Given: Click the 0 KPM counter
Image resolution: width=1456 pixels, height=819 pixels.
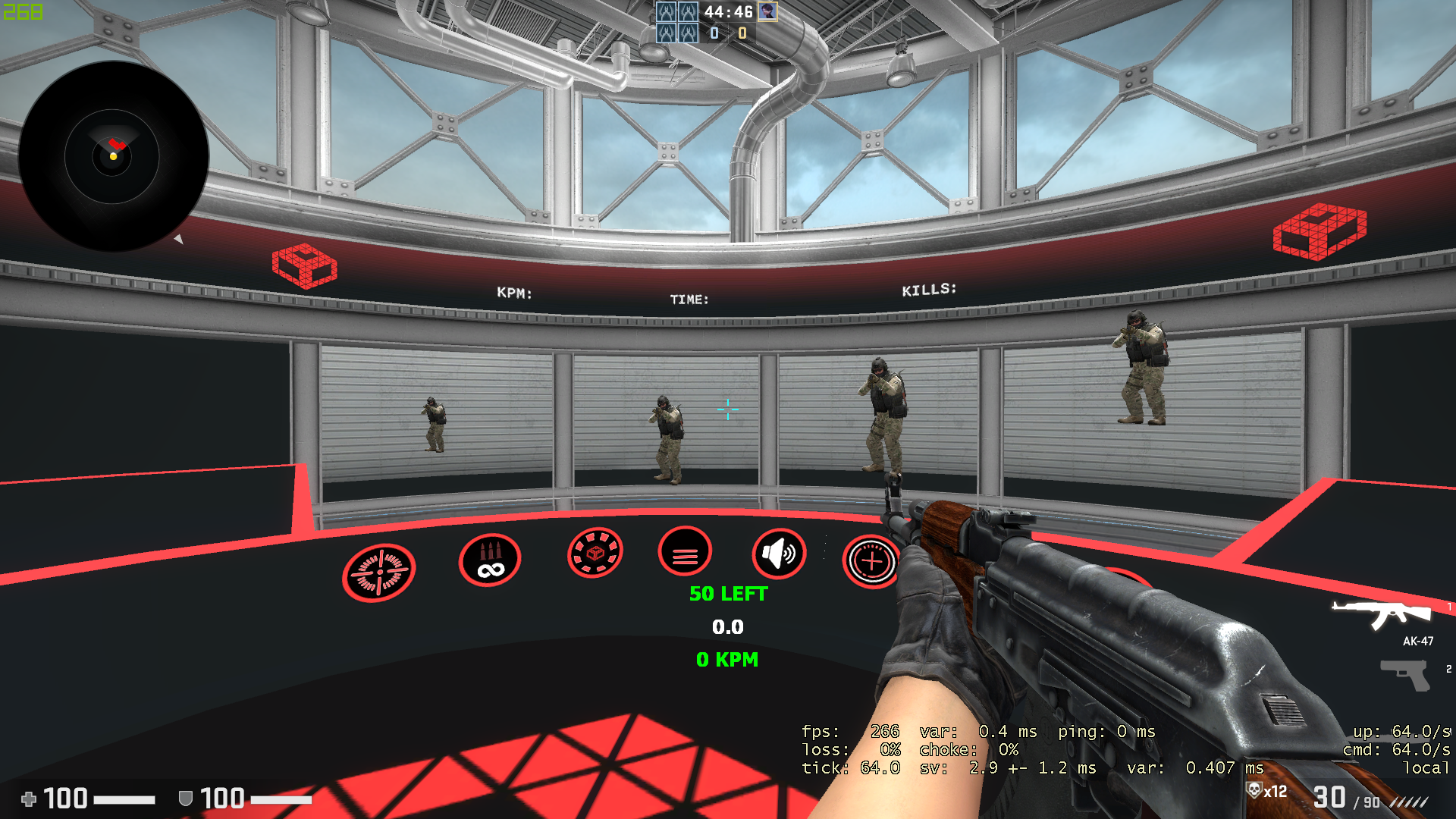Looking at the screenshot, I should (x=726, y=660).
